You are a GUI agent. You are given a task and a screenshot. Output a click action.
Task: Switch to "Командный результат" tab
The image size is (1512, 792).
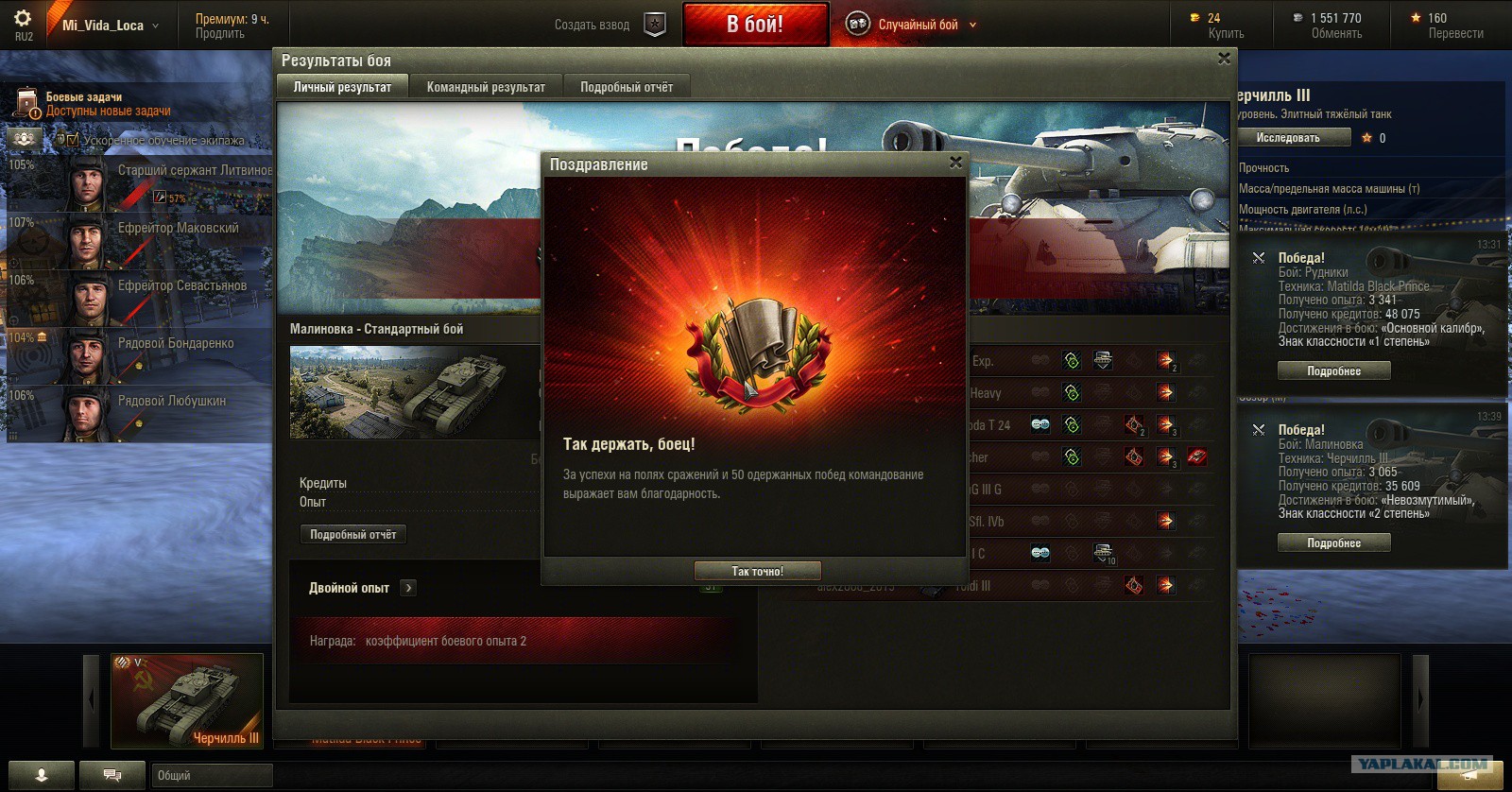486,87
